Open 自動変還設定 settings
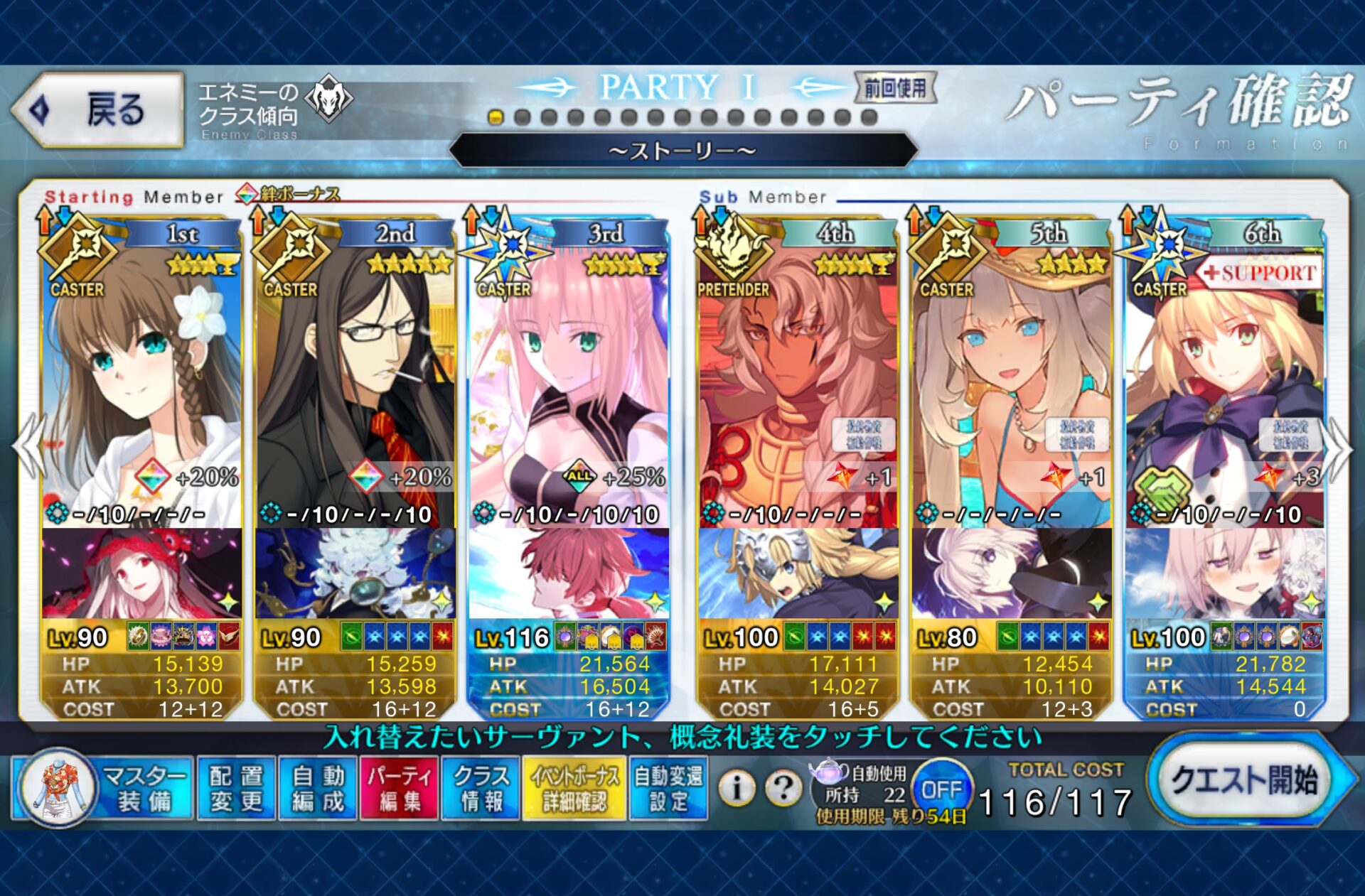1365x896 pixels. point(668,789)
